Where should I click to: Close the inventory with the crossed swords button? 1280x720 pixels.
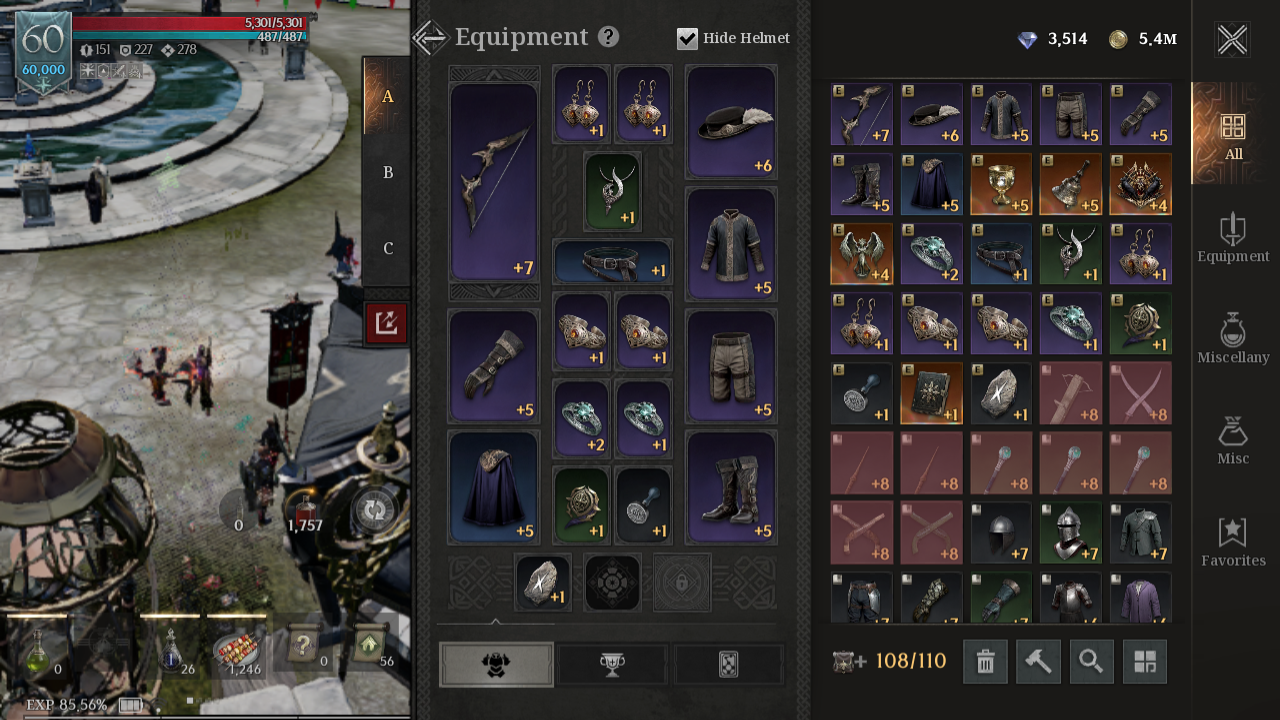point(1232,40)
